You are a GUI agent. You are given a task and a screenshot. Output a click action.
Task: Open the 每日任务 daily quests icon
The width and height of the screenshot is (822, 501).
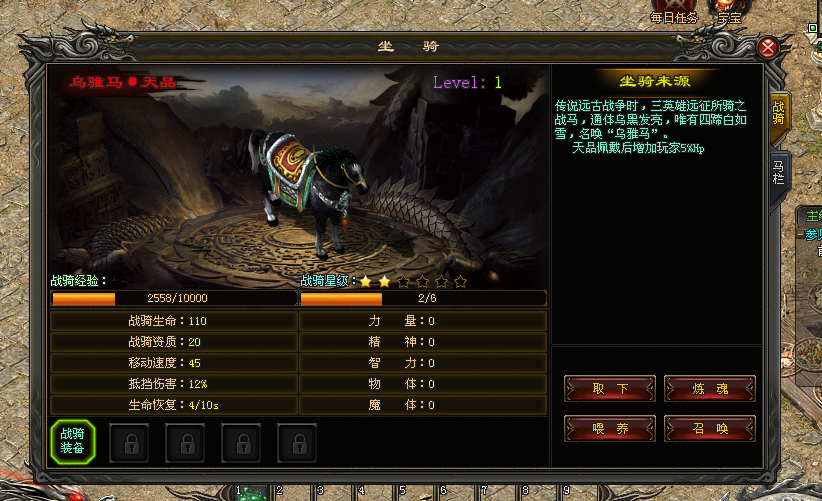point(674,10)
